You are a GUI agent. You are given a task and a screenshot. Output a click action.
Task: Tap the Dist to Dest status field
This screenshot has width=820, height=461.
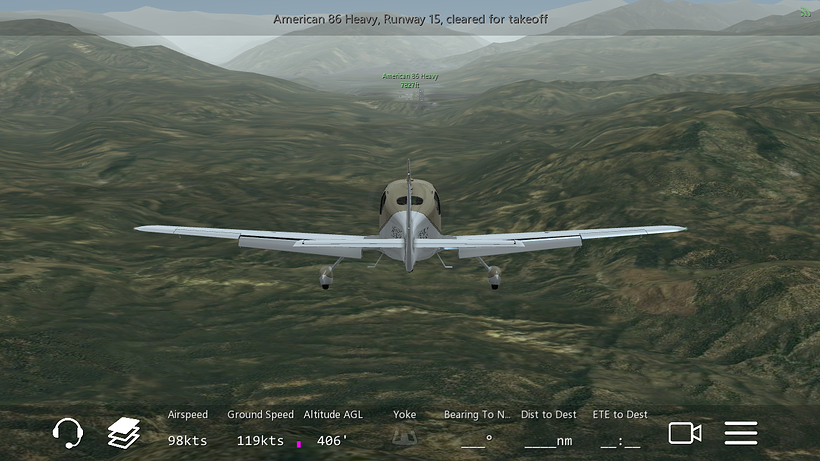(549, 429)
